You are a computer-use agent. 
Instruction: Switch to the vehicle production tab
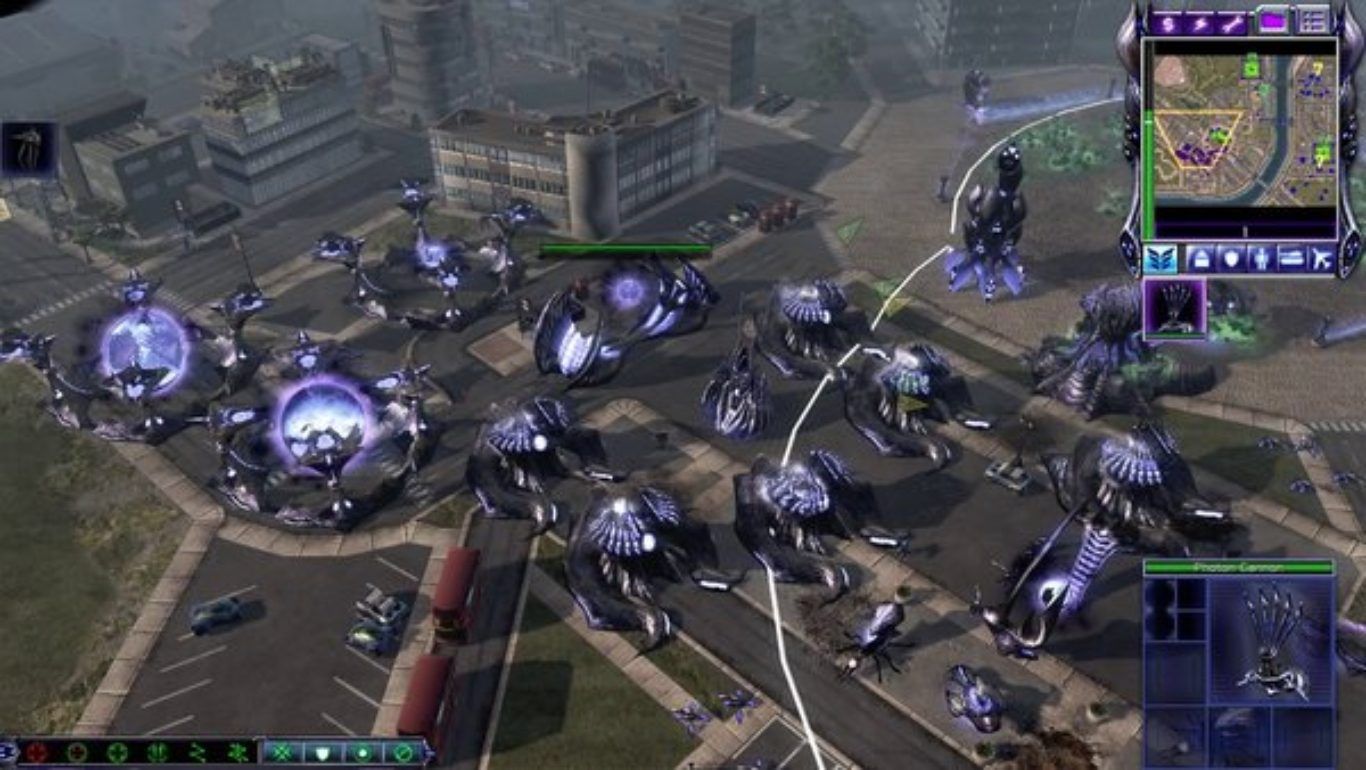[x=1292, y=259]
